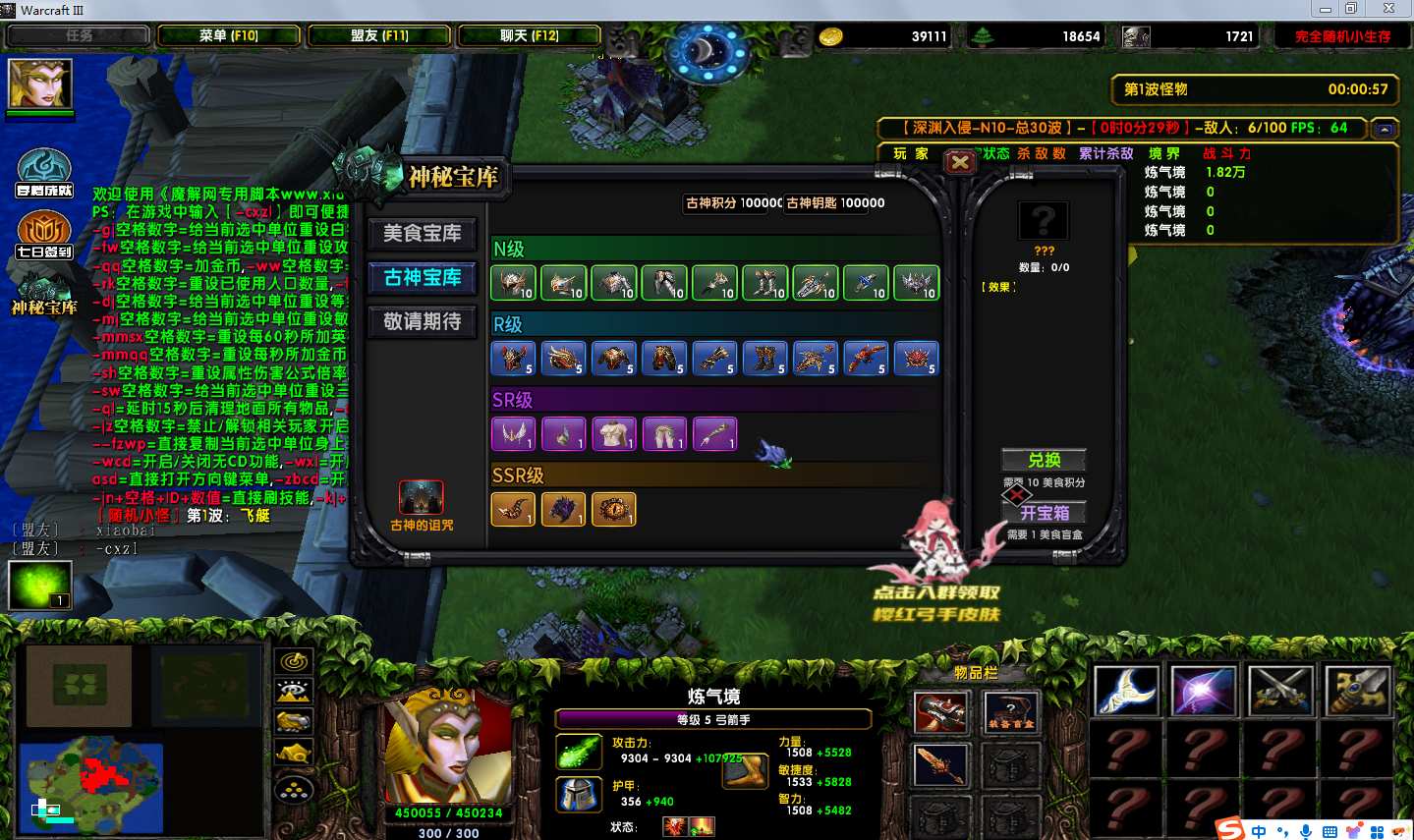Open the 盟友 (F11) allies menu
Screen dimensions: 1414x840
(378, 35)
